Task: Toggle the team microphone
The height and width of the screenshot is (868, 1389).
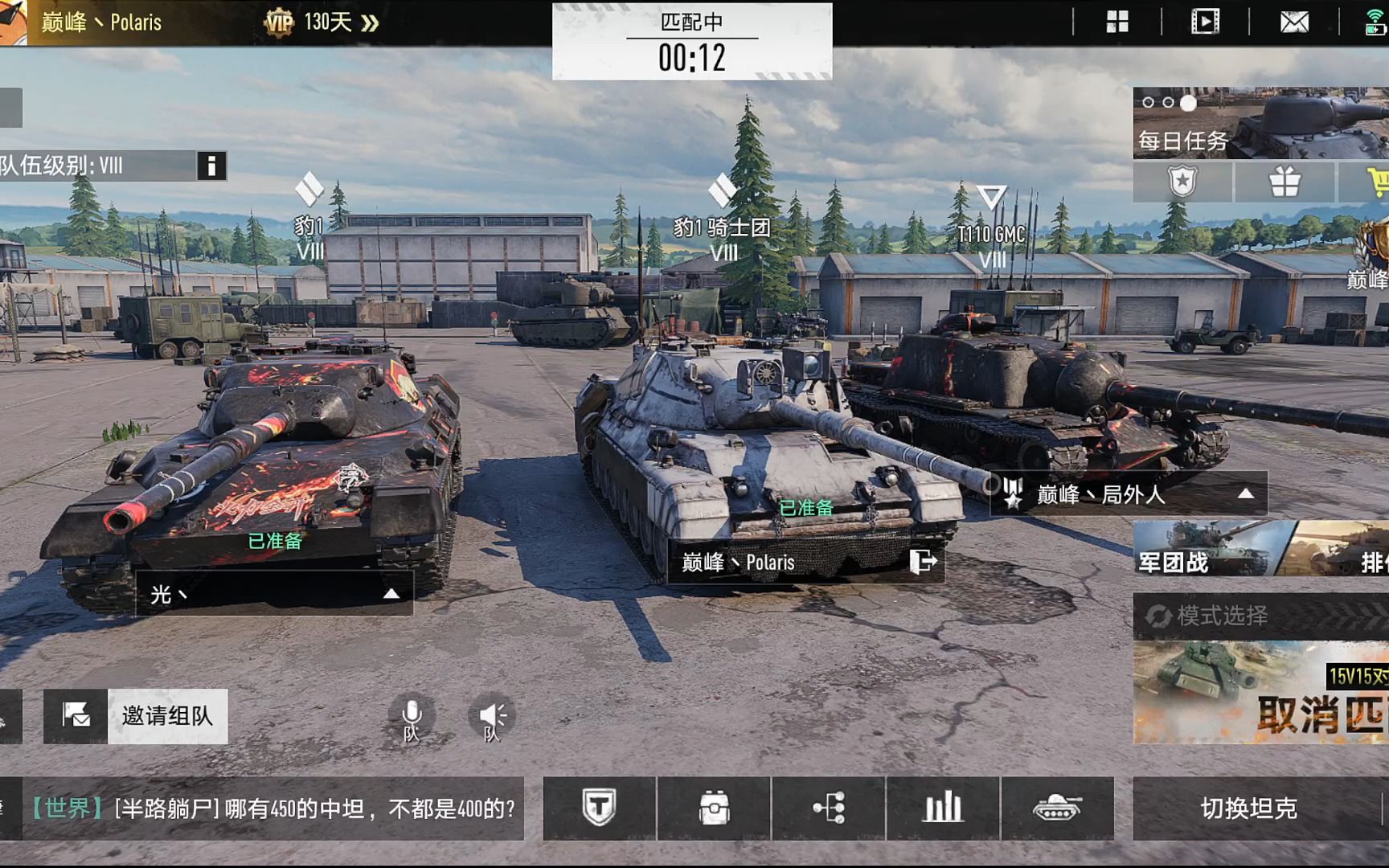Action: (x=412, y=716)
